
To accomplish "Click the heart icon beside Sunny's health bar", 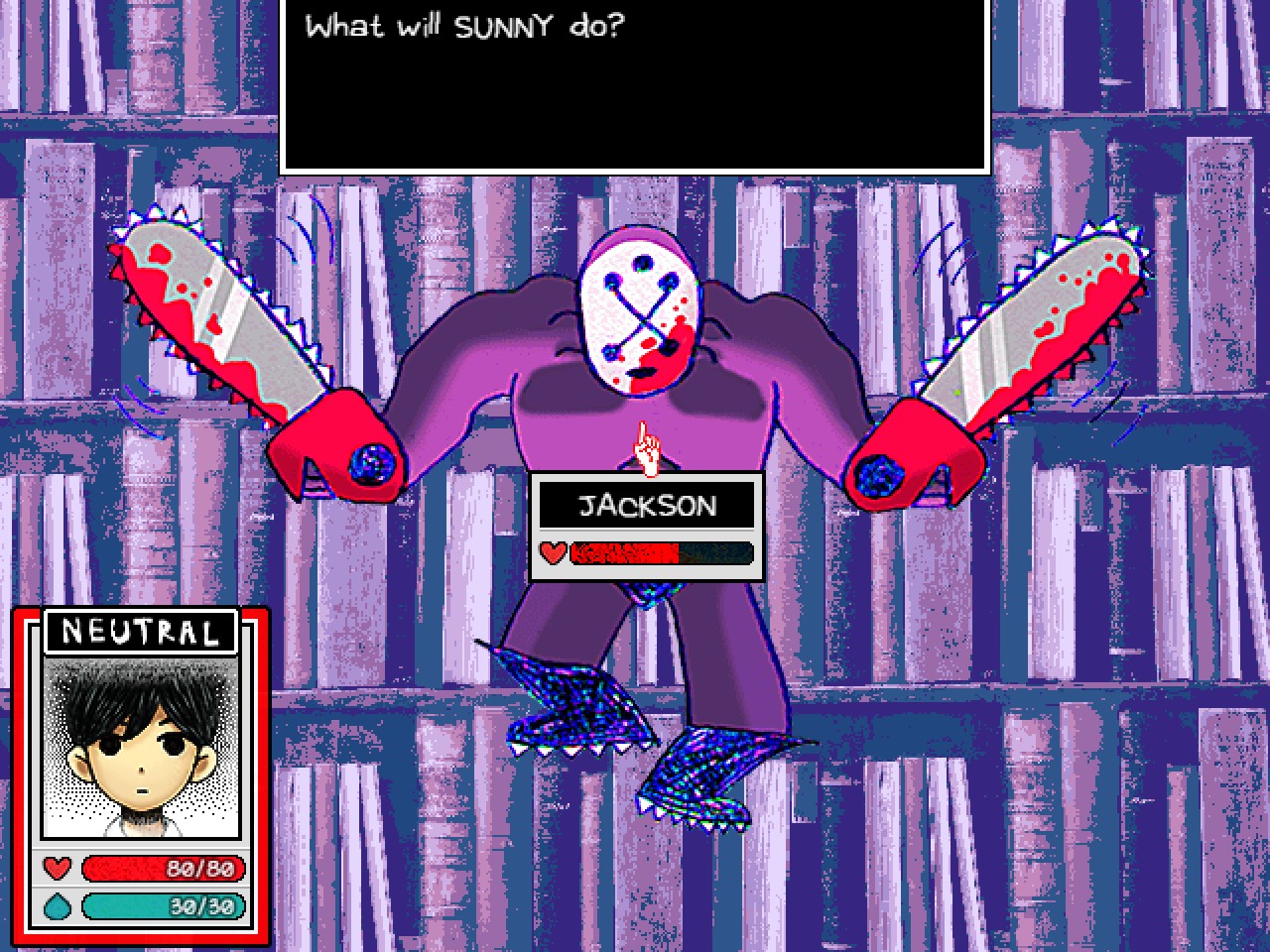I will click(x=58, y=870).
